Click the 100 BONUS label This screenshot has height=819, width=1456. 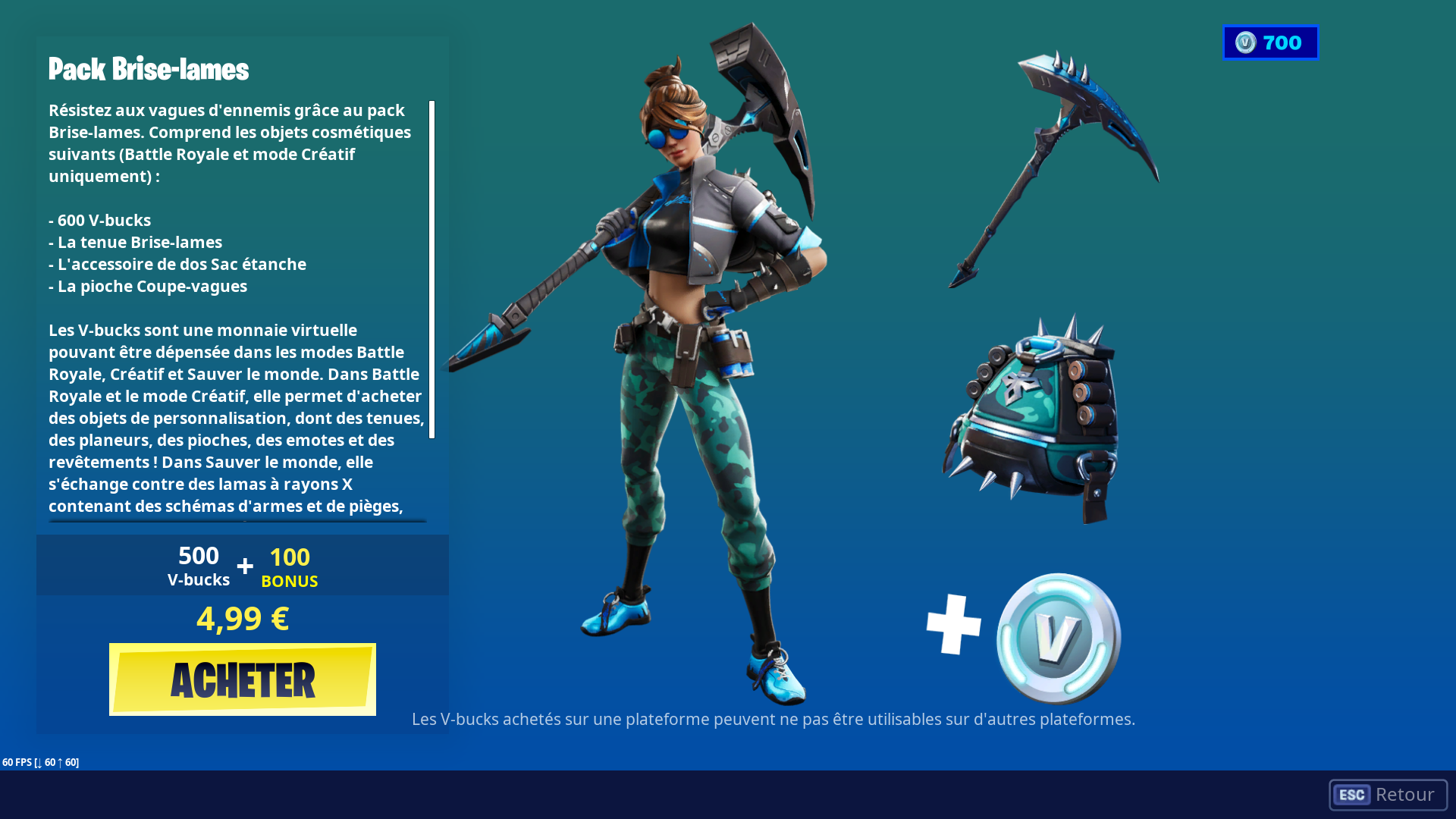click(289, 567)
